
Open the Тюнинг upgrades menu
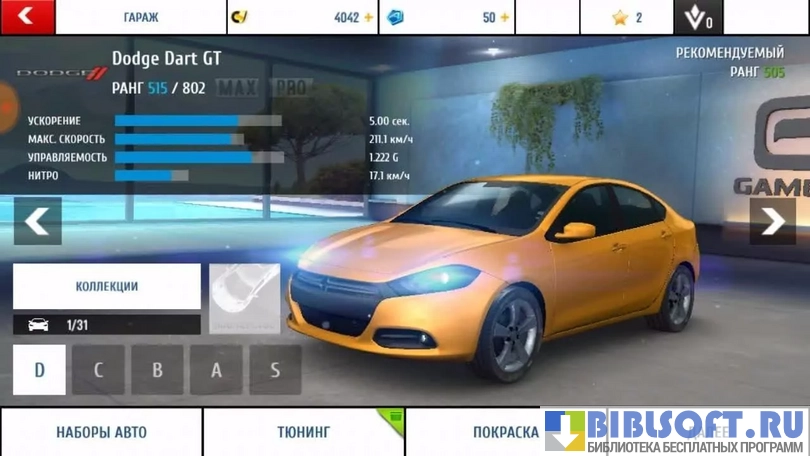(303, 432)
